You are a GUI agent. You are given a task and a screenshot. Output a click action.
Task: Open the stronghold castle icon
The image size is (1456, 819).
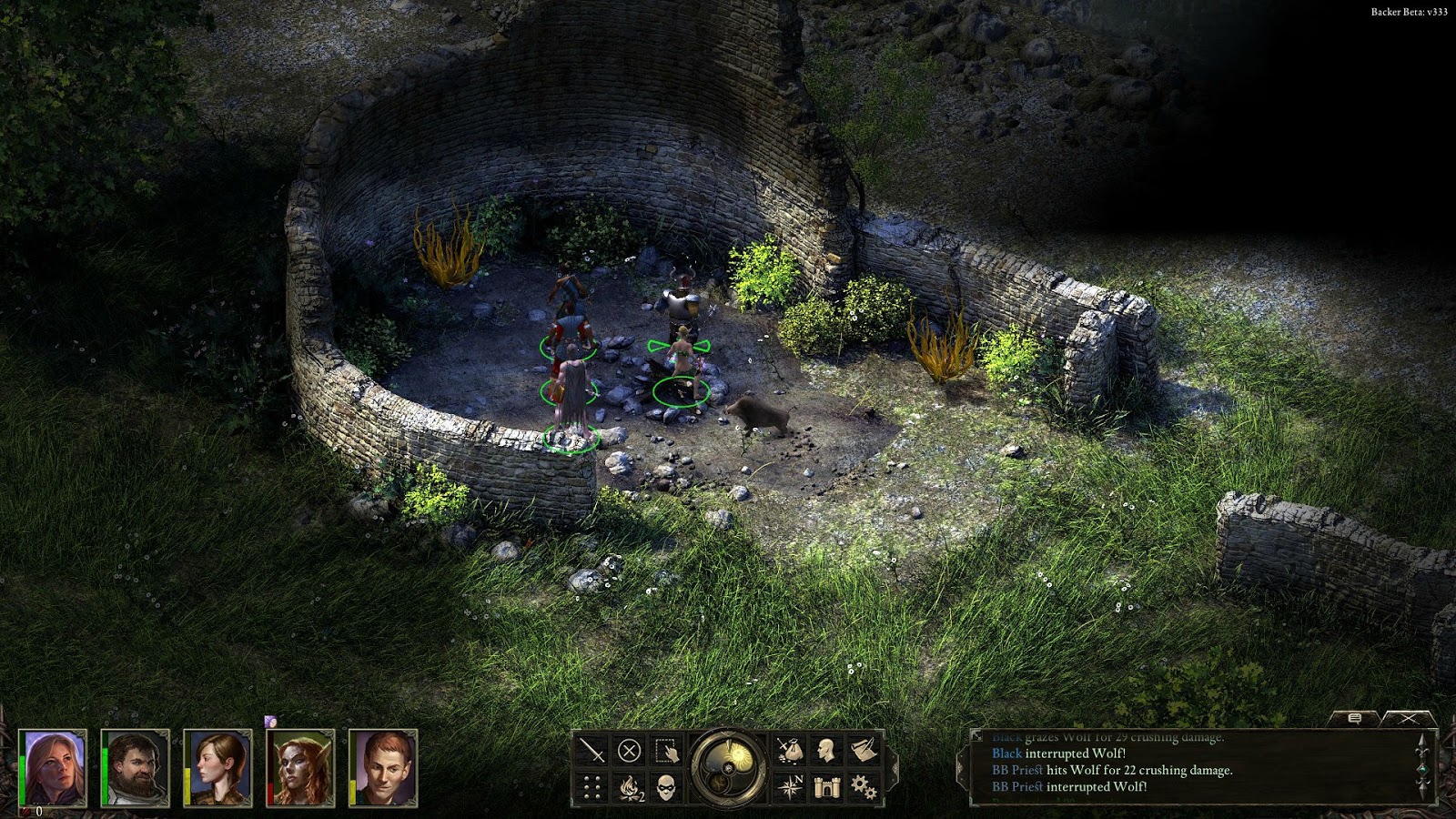[826, 787]
